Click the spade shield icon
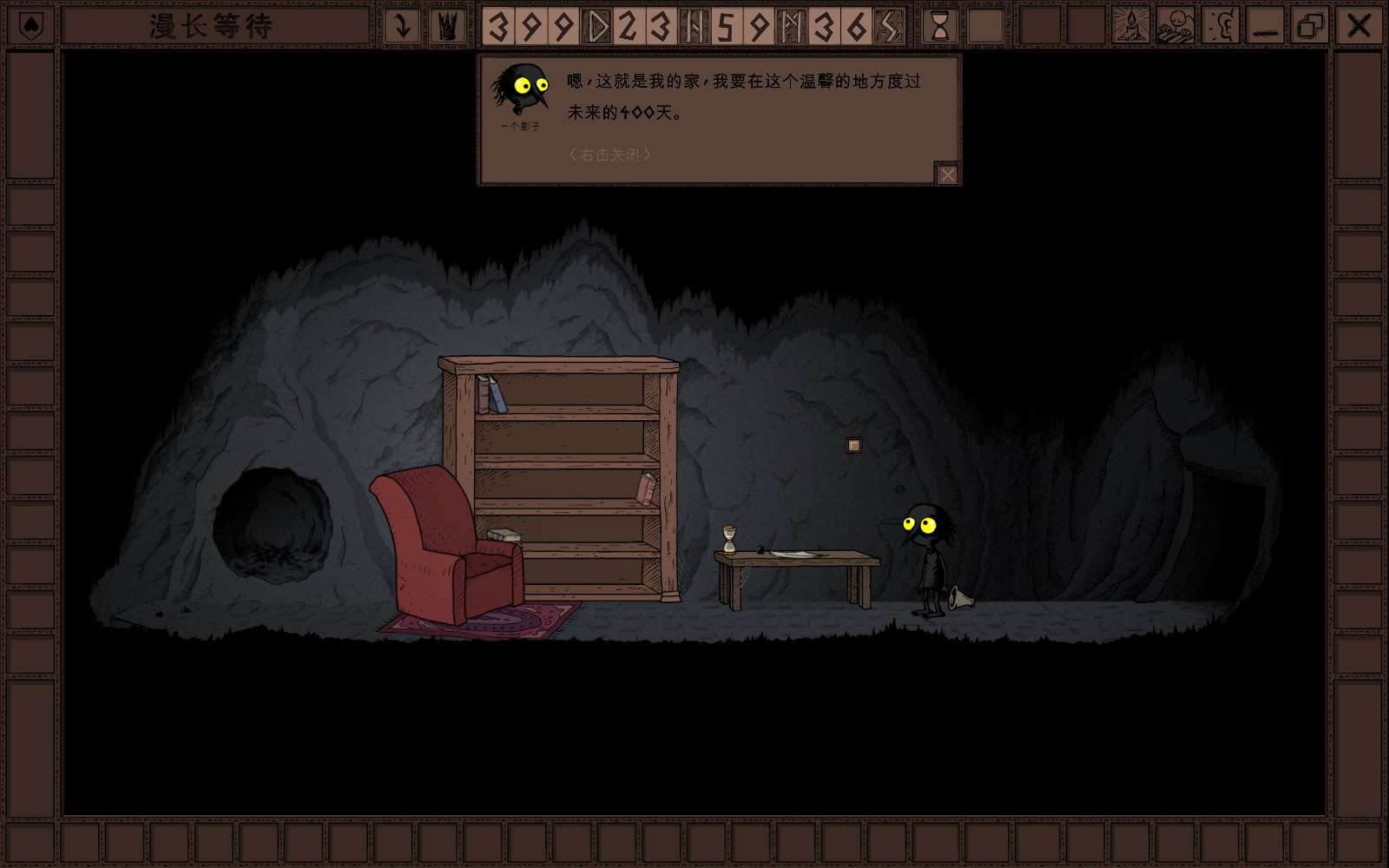Screen dimensions: 1389x868 (31, 26)
